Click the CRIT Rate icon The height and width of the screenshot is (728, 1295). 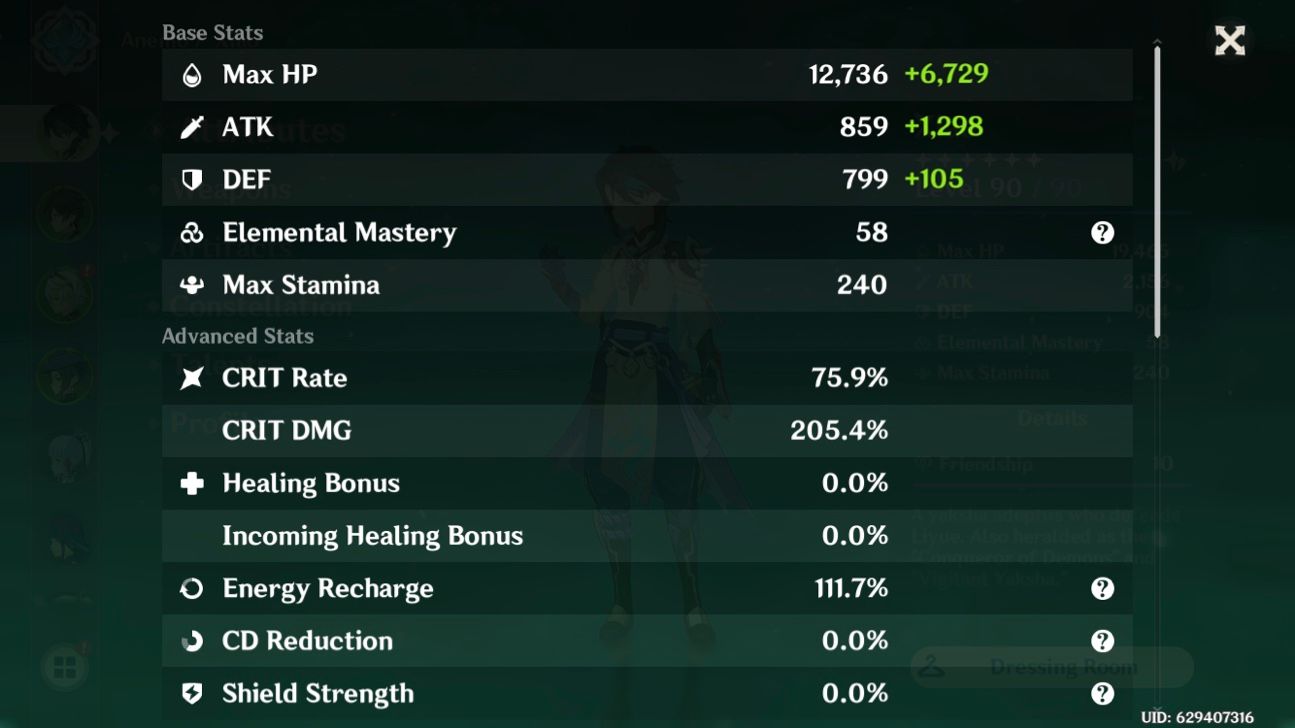(x=190, y=378)
